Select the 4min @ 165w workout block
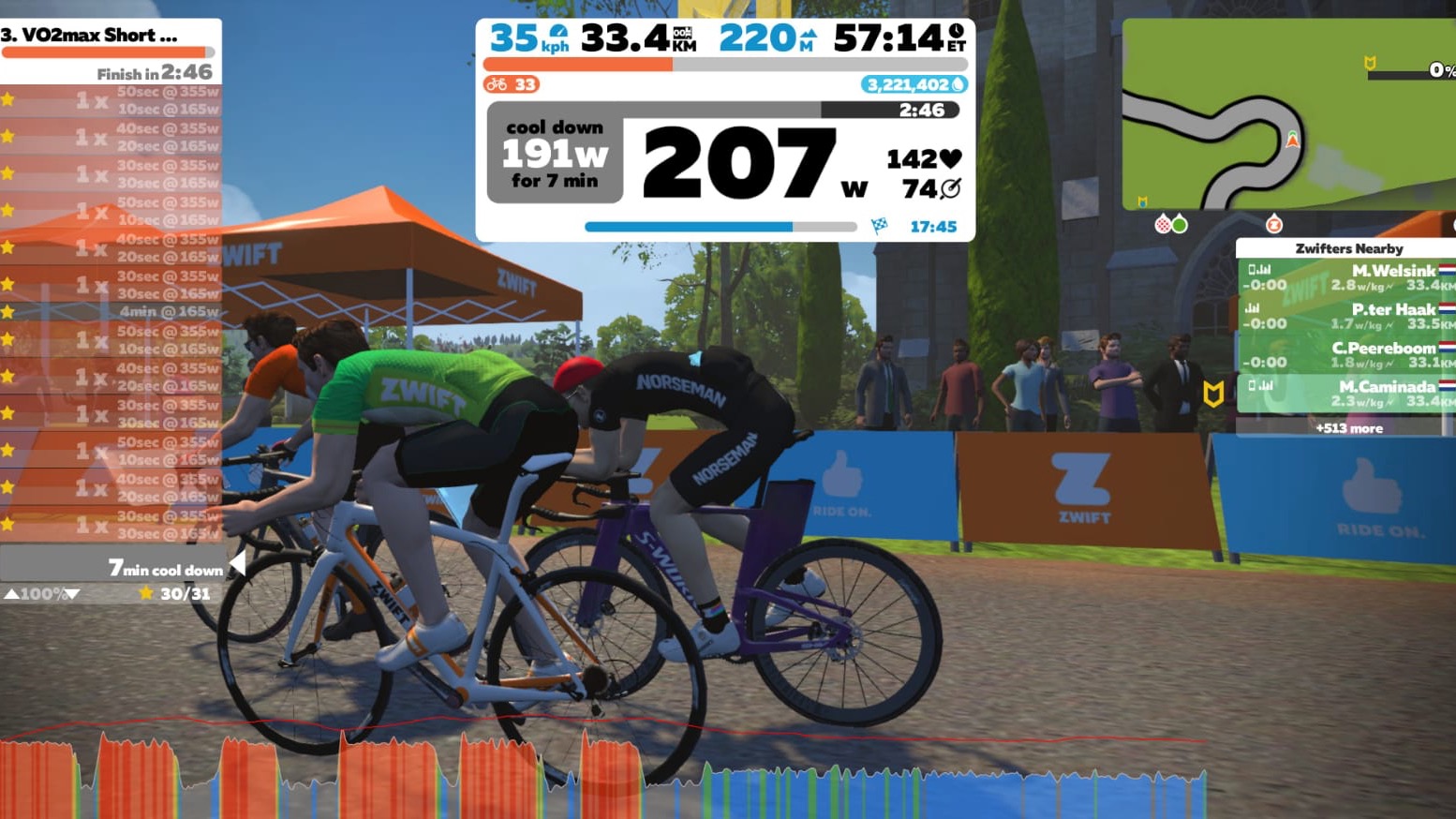Viewport: 1456px width, 819px height. pos(112,311)
